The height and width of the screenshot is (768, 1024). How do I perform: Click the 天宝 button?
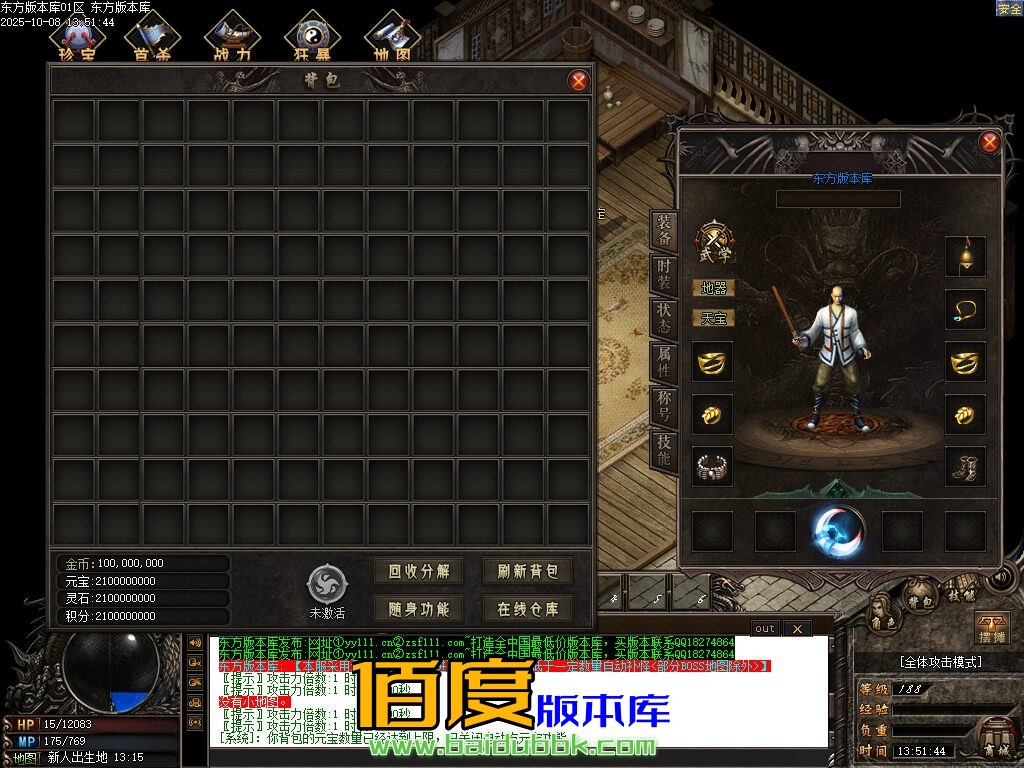713,318
